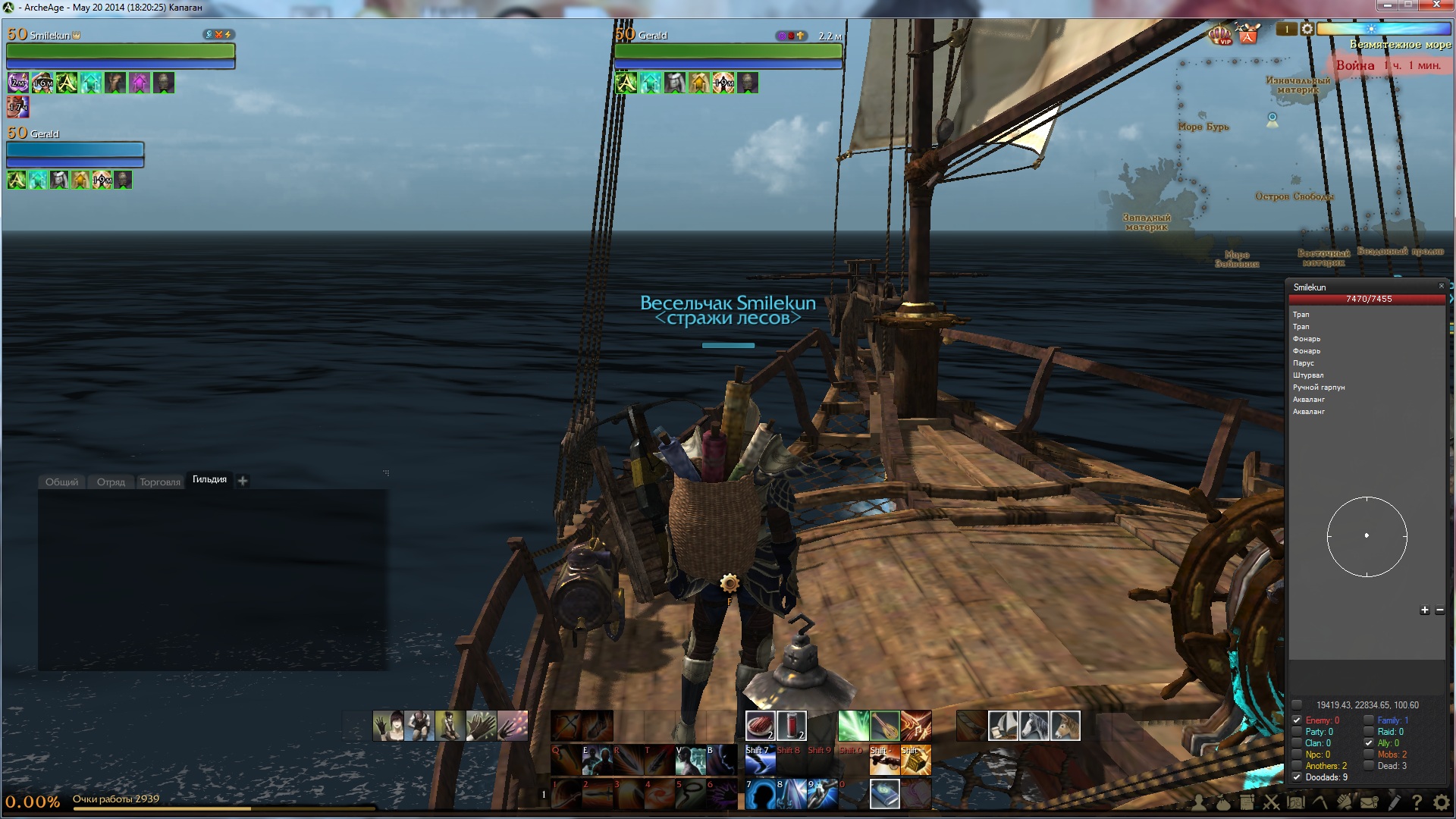Toggle the Enemy filter checkbox
Viewport: 1456px width, 819px height.
pos(1297,720)
